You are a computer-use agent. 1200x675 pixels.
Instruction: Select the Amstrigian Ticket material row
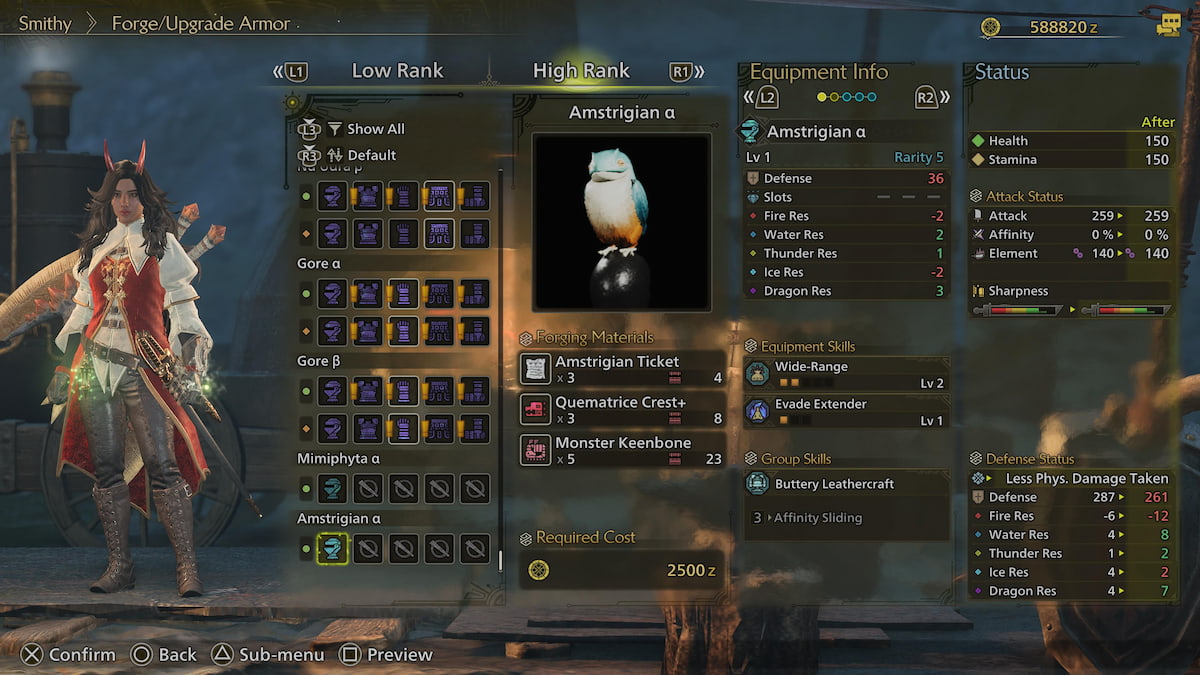[x=622, y=368]
